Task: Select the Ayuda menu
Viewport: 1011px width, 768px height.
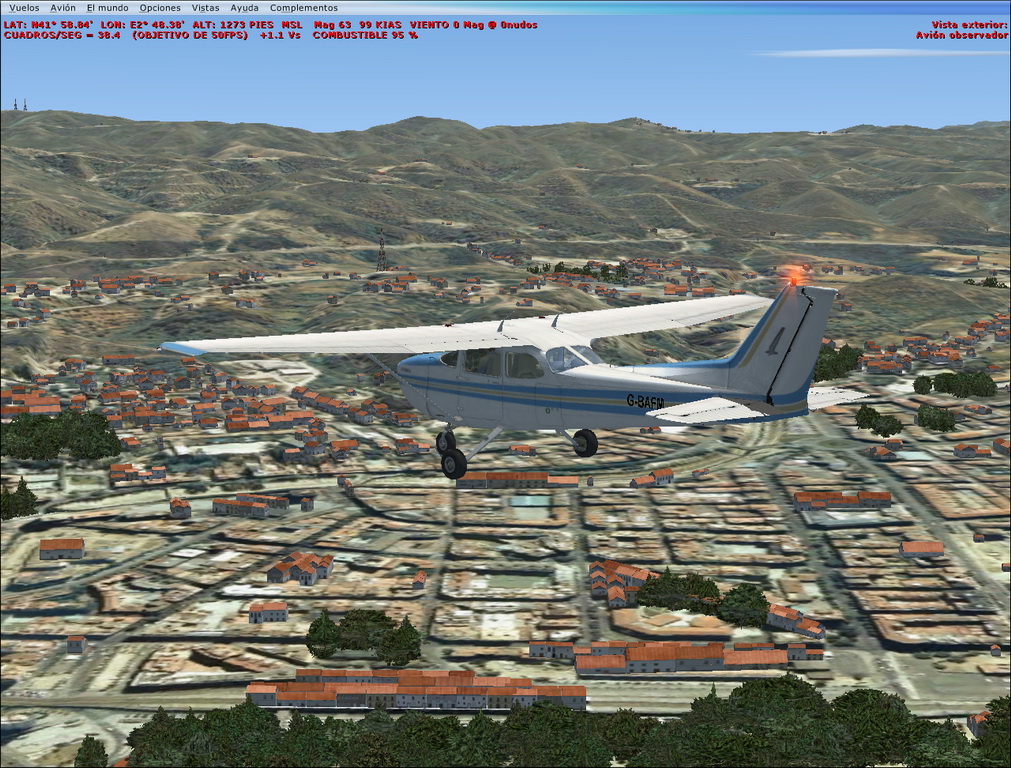Action: tap(244, 8)
